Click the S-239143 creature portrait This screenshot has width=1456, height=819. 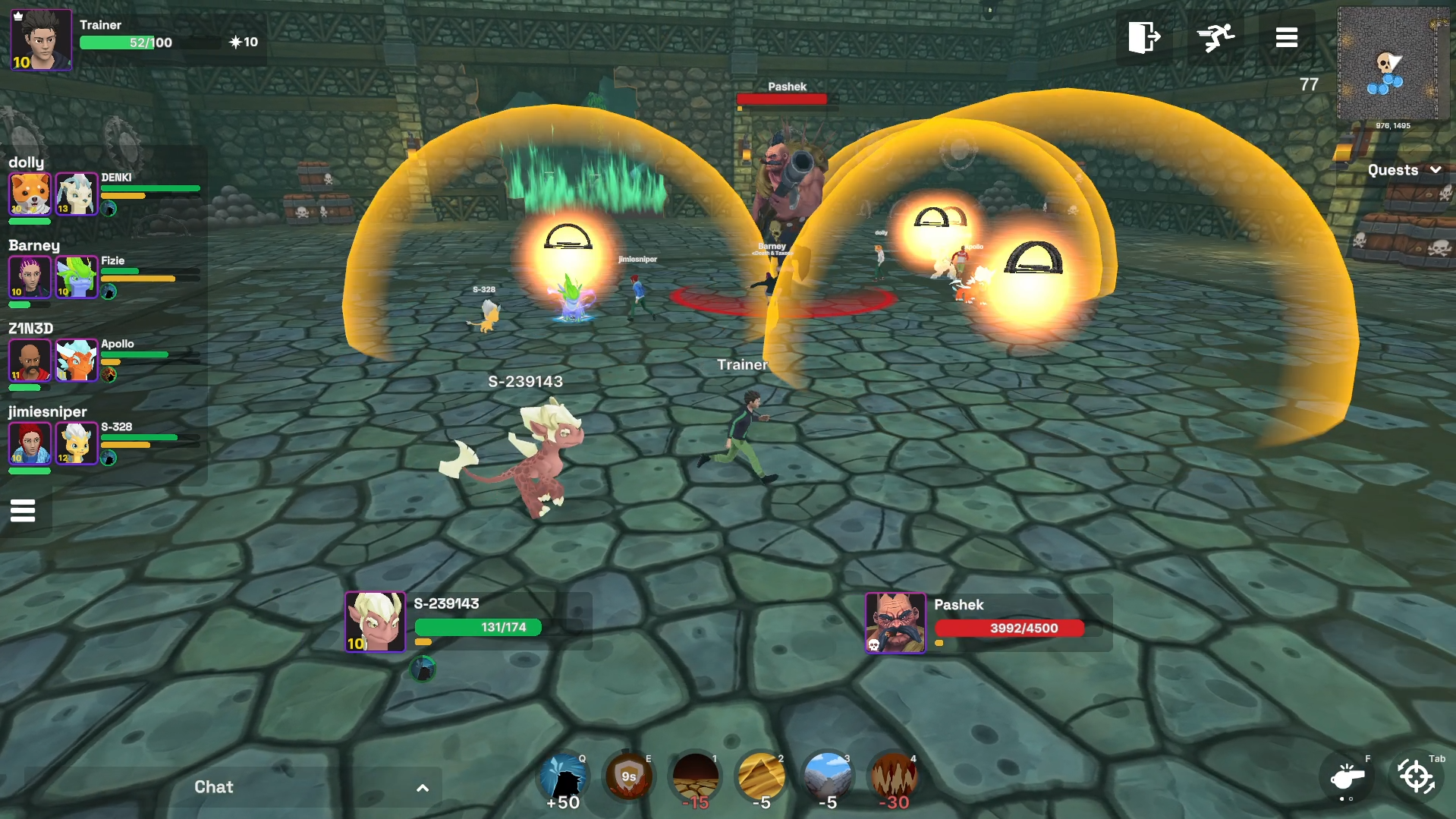(x=375, y=622)
